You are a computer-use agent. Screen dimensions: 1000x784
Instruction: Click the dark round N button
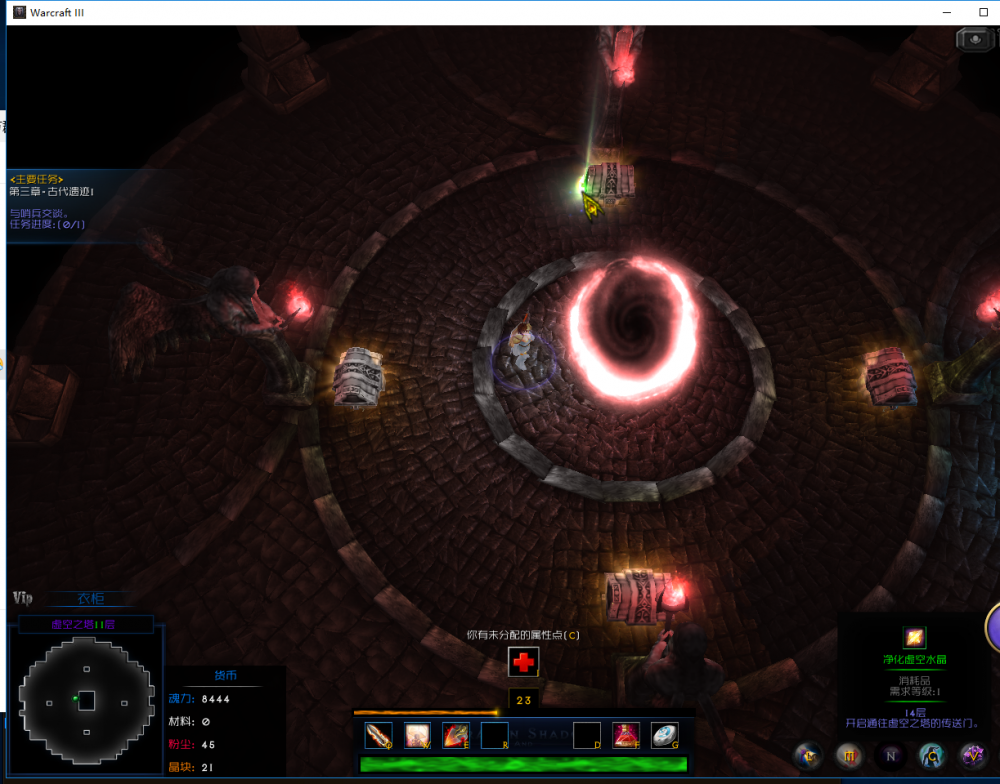tap(890, 755)
